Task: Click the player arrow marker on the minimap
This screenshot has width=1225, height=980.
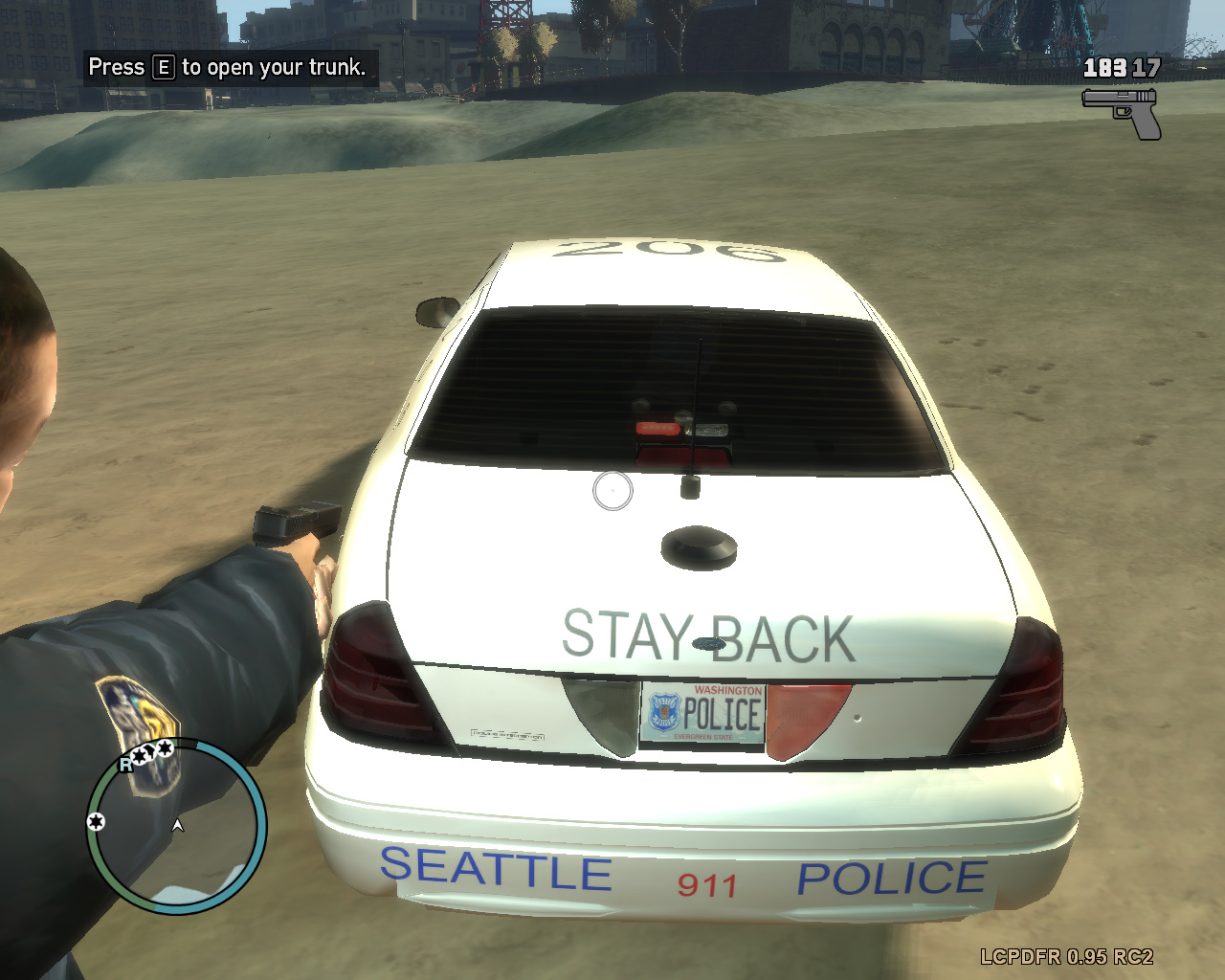Action: click(177, 825)
